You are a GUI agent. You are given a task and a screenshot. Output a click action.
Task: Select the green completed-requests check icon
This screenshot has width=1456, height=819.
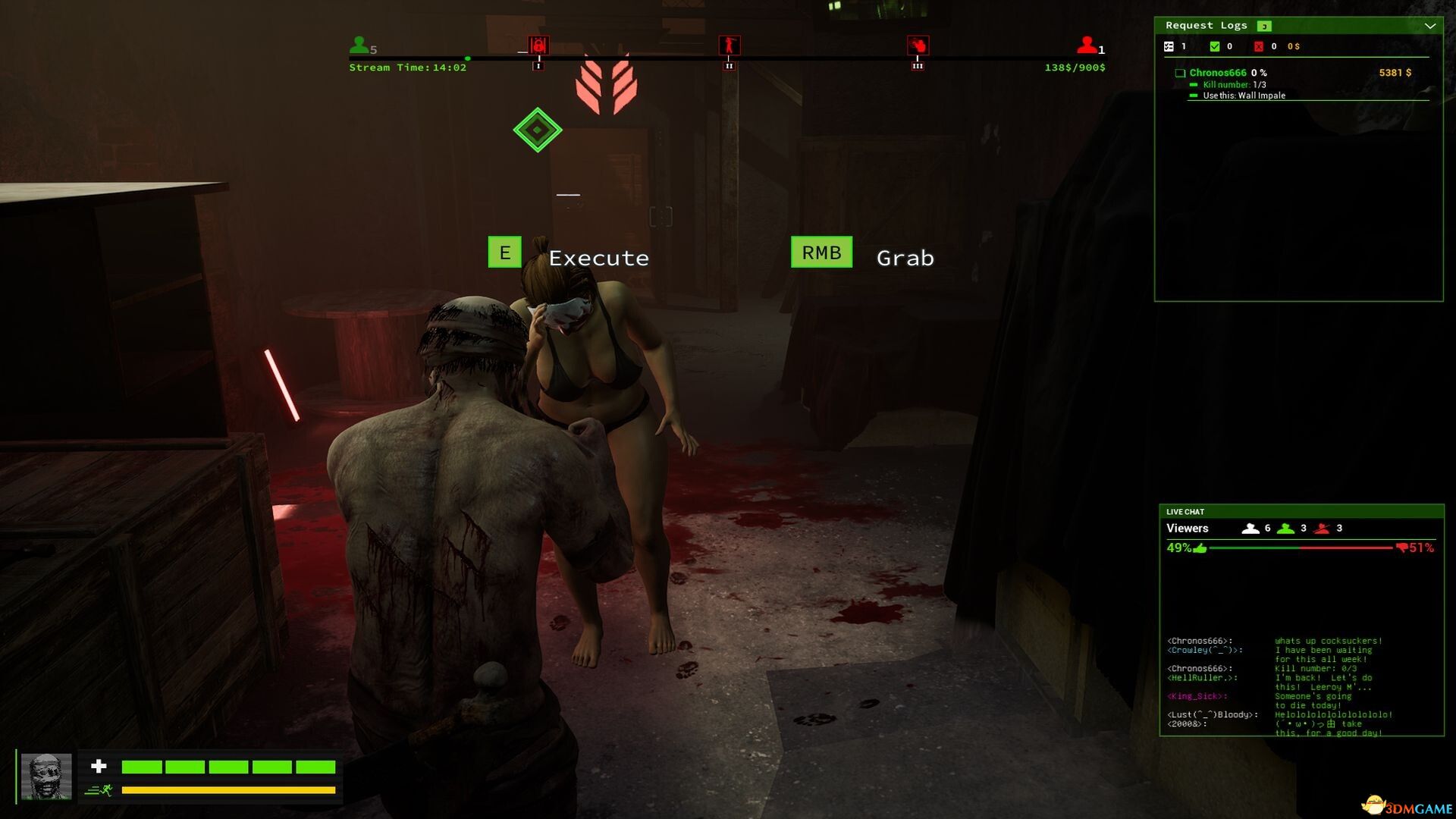1215,47
